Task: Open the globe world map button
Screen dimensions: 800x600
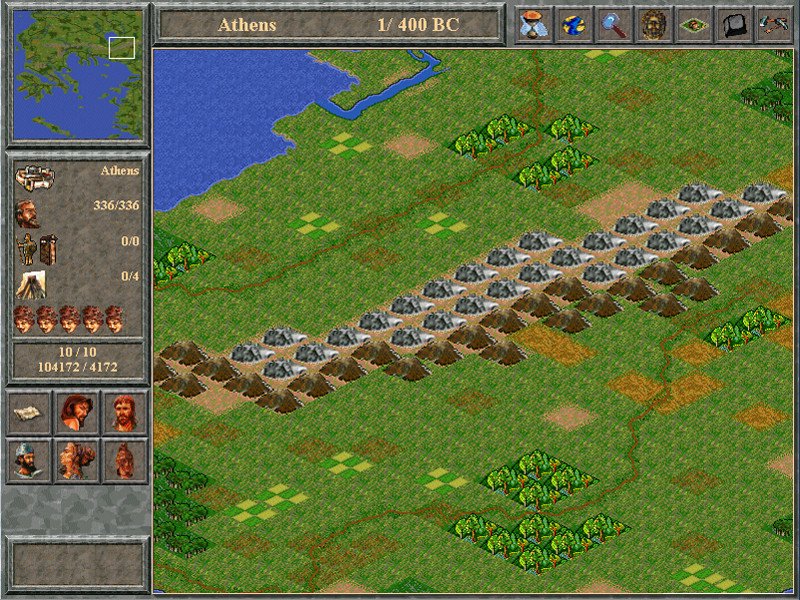Action: point(575,24)
